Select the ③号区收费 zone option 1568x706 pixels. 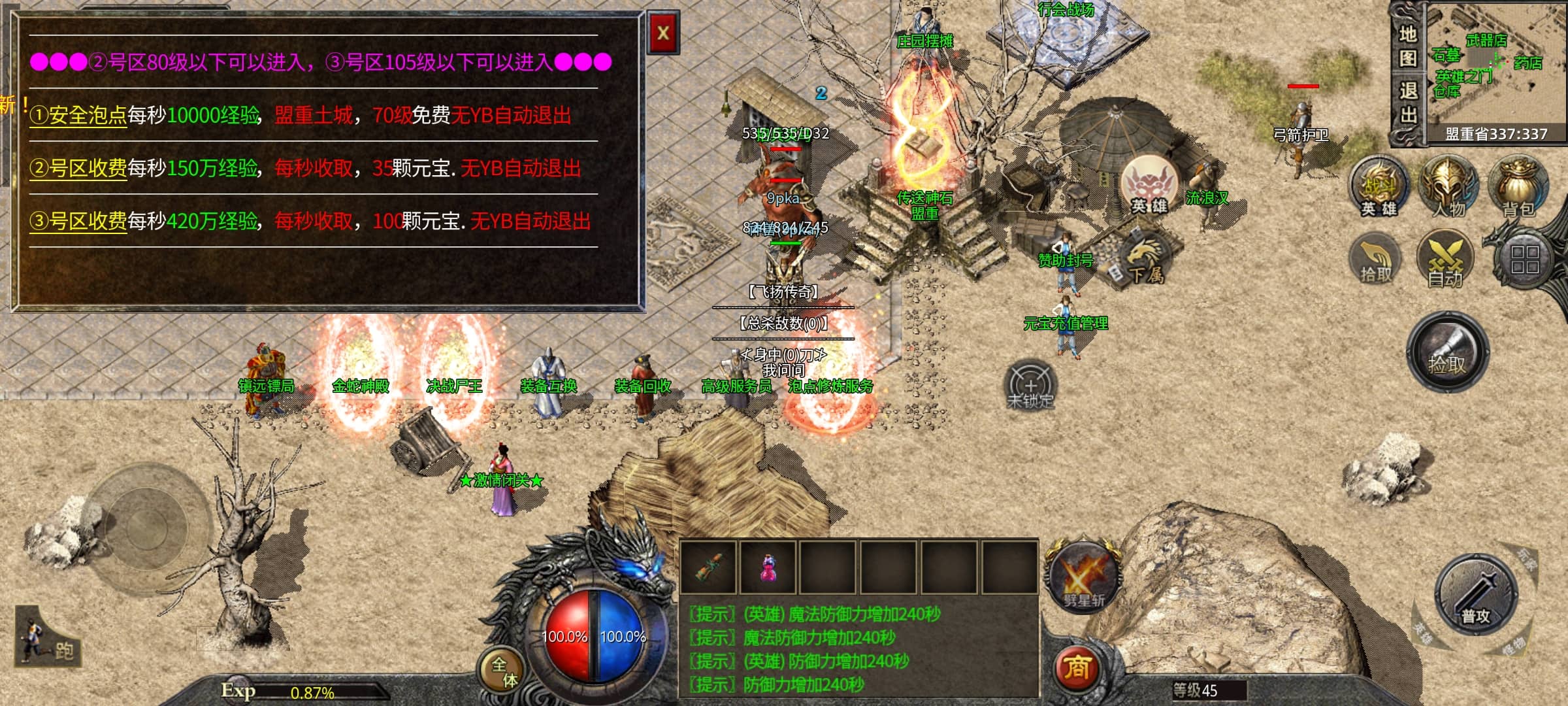click(x=78, y=222)
